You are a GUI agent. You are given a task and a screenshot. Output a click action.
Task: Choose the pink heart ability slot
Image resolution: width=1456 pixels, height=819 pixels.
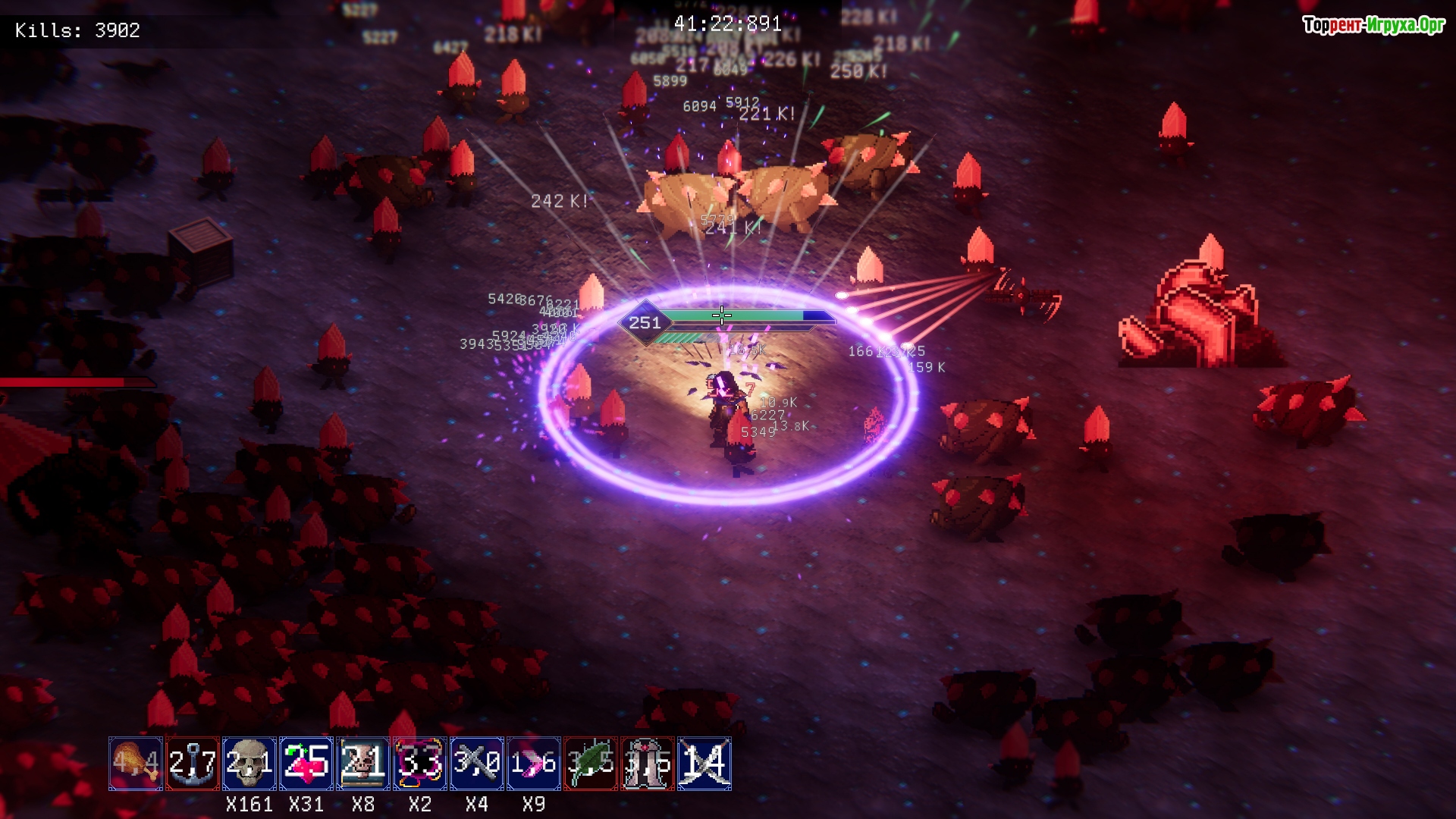306,763
